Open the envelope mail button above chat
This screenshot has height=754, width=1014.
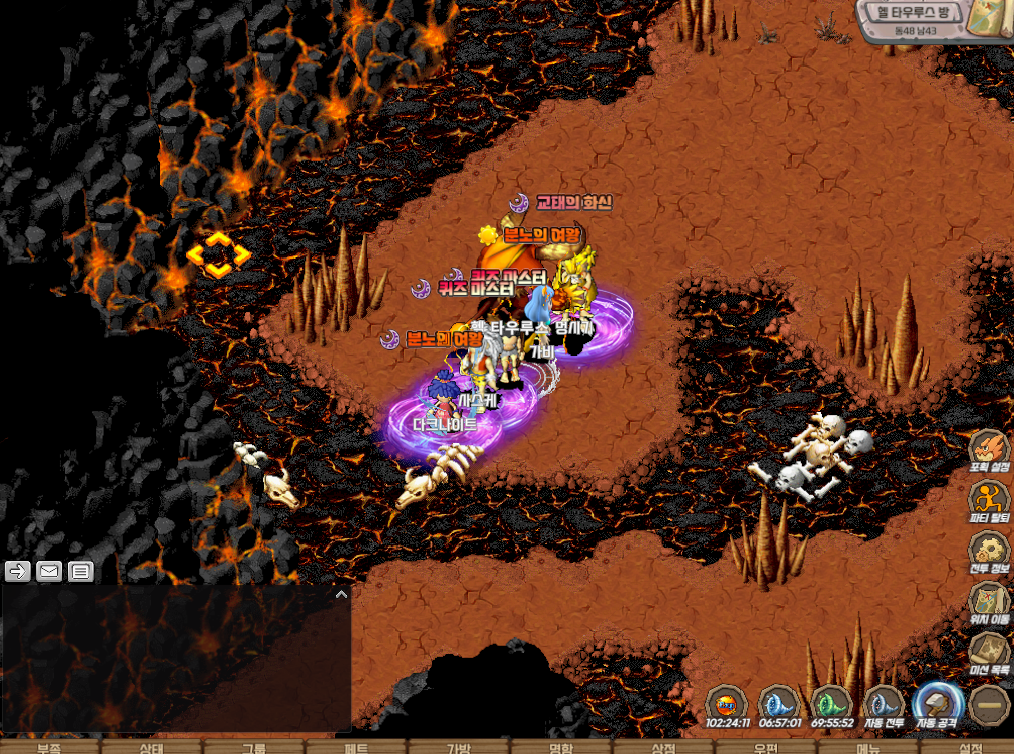49,571
